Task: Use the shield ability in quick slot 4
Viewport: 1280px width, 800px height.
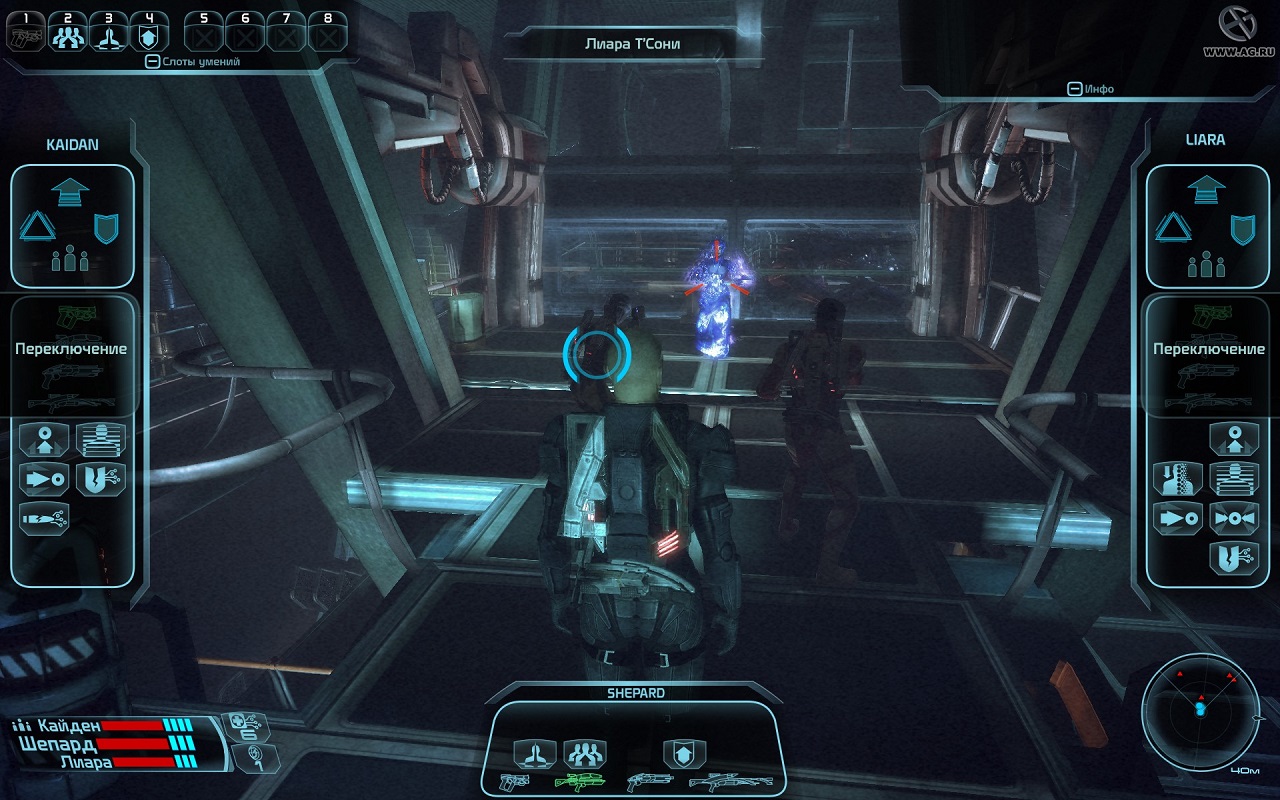Action: 149,33
